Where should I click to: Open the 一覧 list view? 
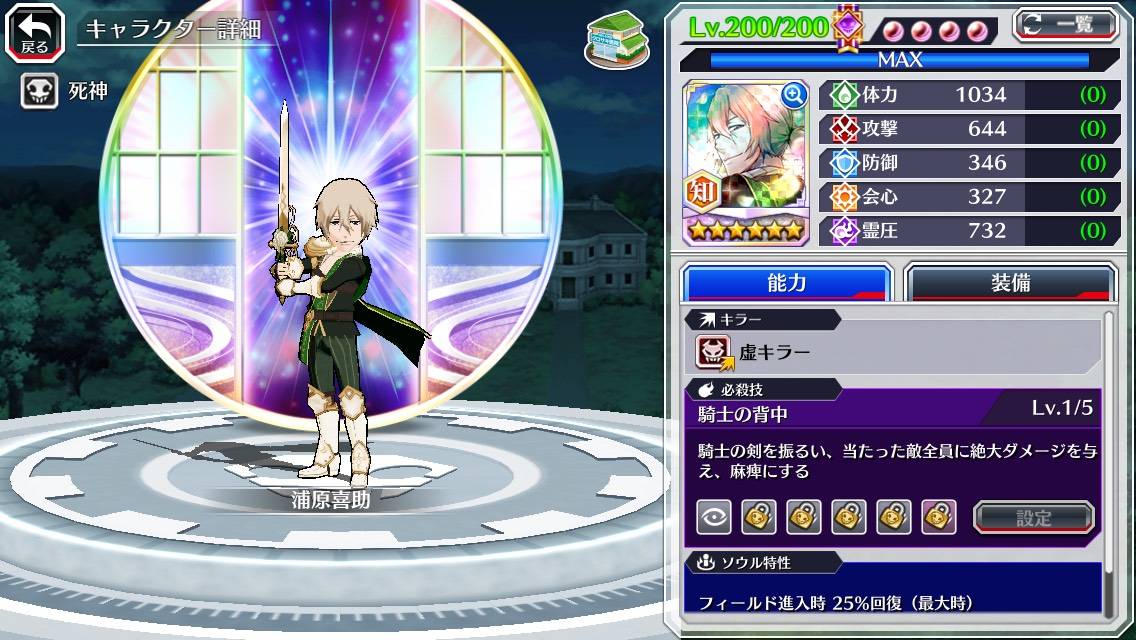1065,24
